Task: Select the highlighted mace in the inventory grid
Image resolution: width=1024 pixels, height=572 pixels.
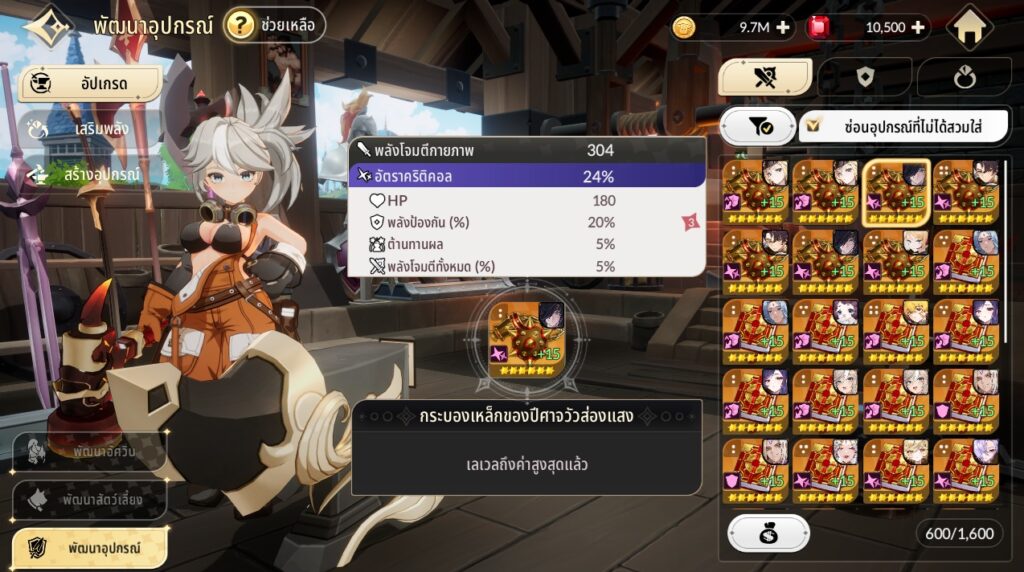Action: [x=897, y=188]
